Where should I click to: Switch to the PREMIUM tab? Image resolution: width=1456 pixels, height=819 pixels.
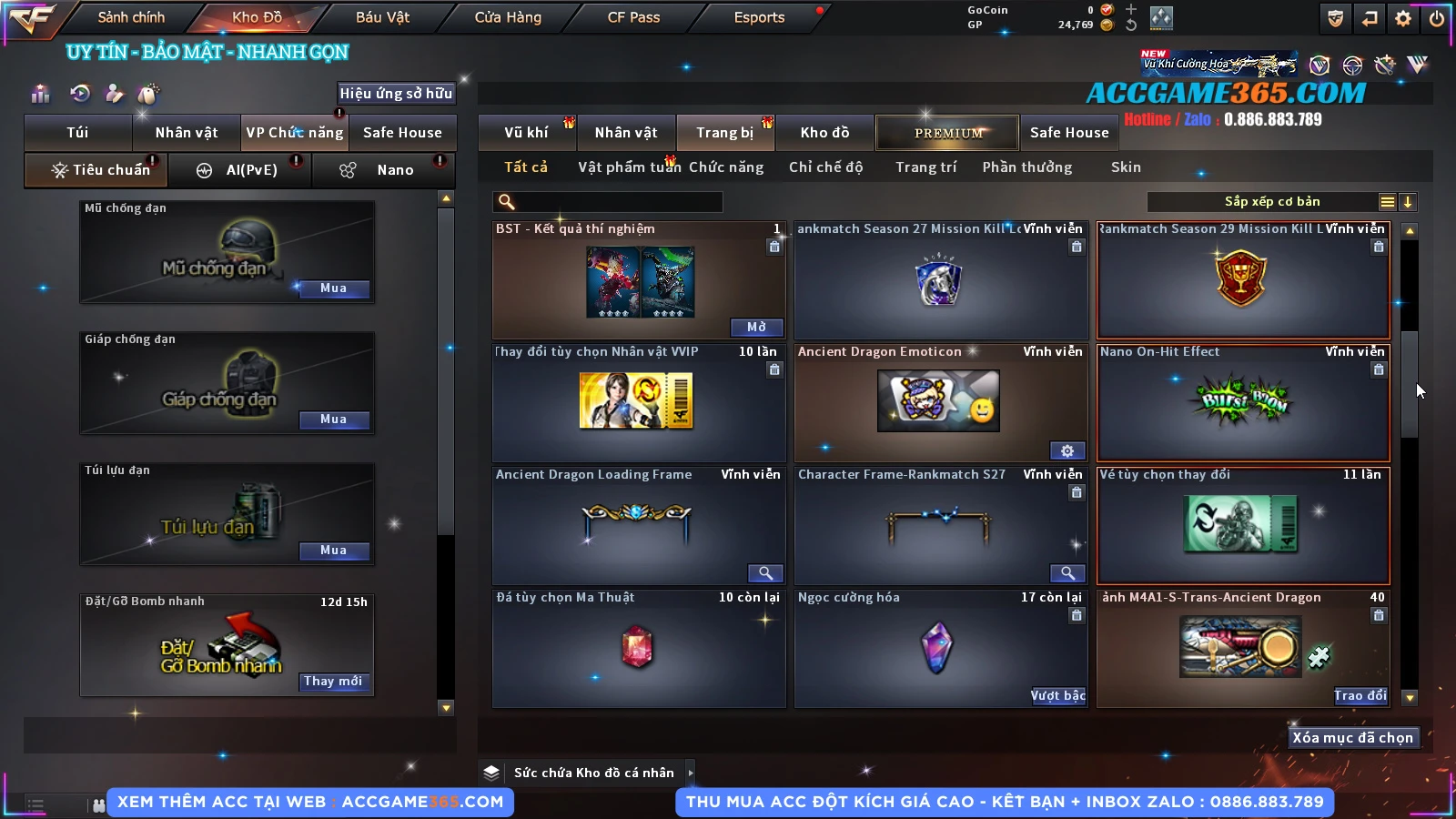coord(947,133)
